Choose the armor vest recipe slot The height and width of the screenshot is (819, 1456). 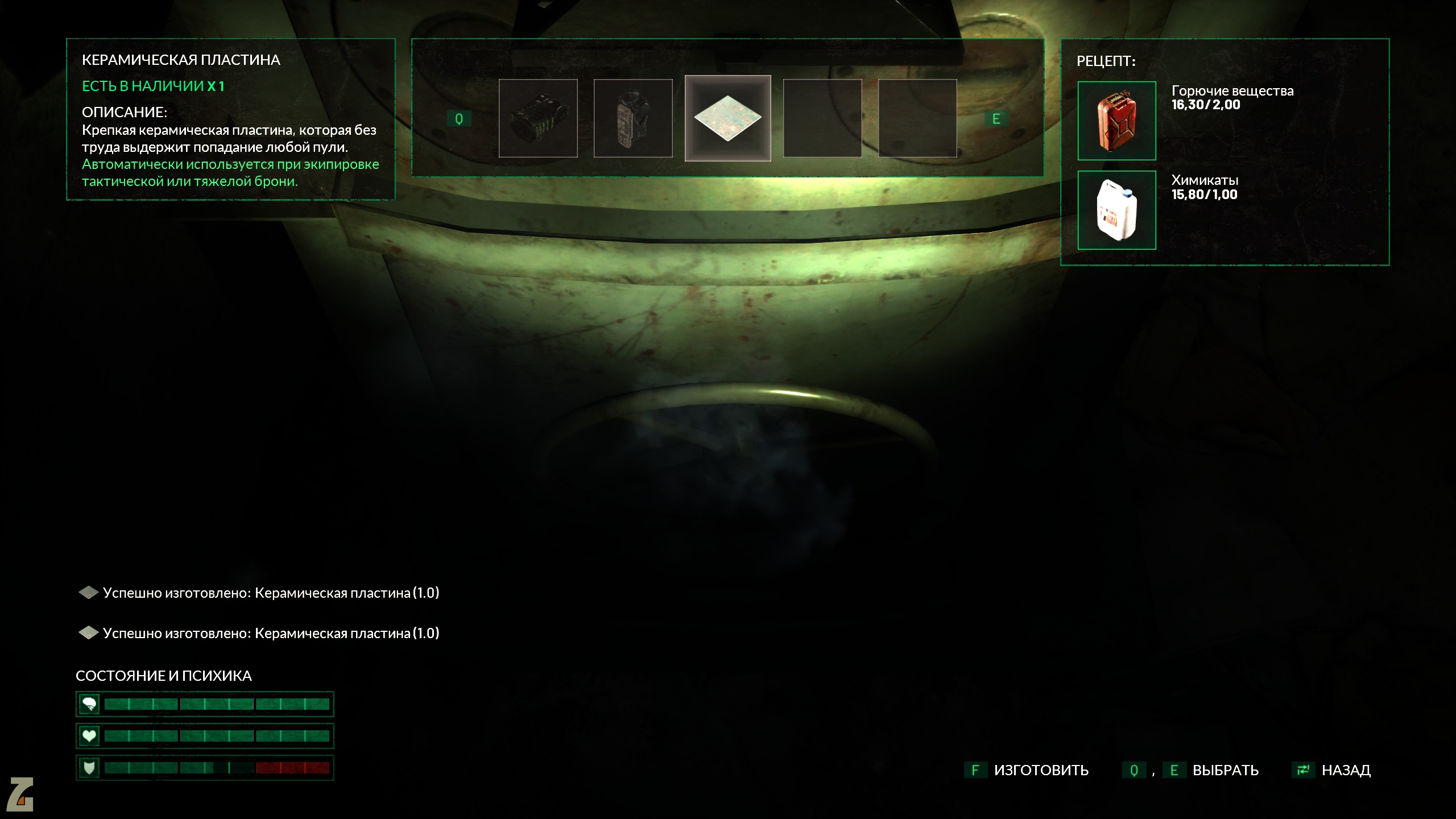point(633,118)
